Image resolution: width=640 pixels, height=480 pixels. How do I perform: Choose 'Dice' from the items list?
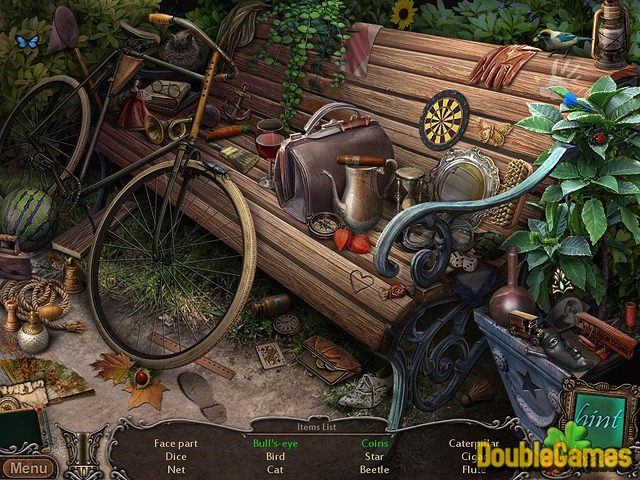click(176, 456)
